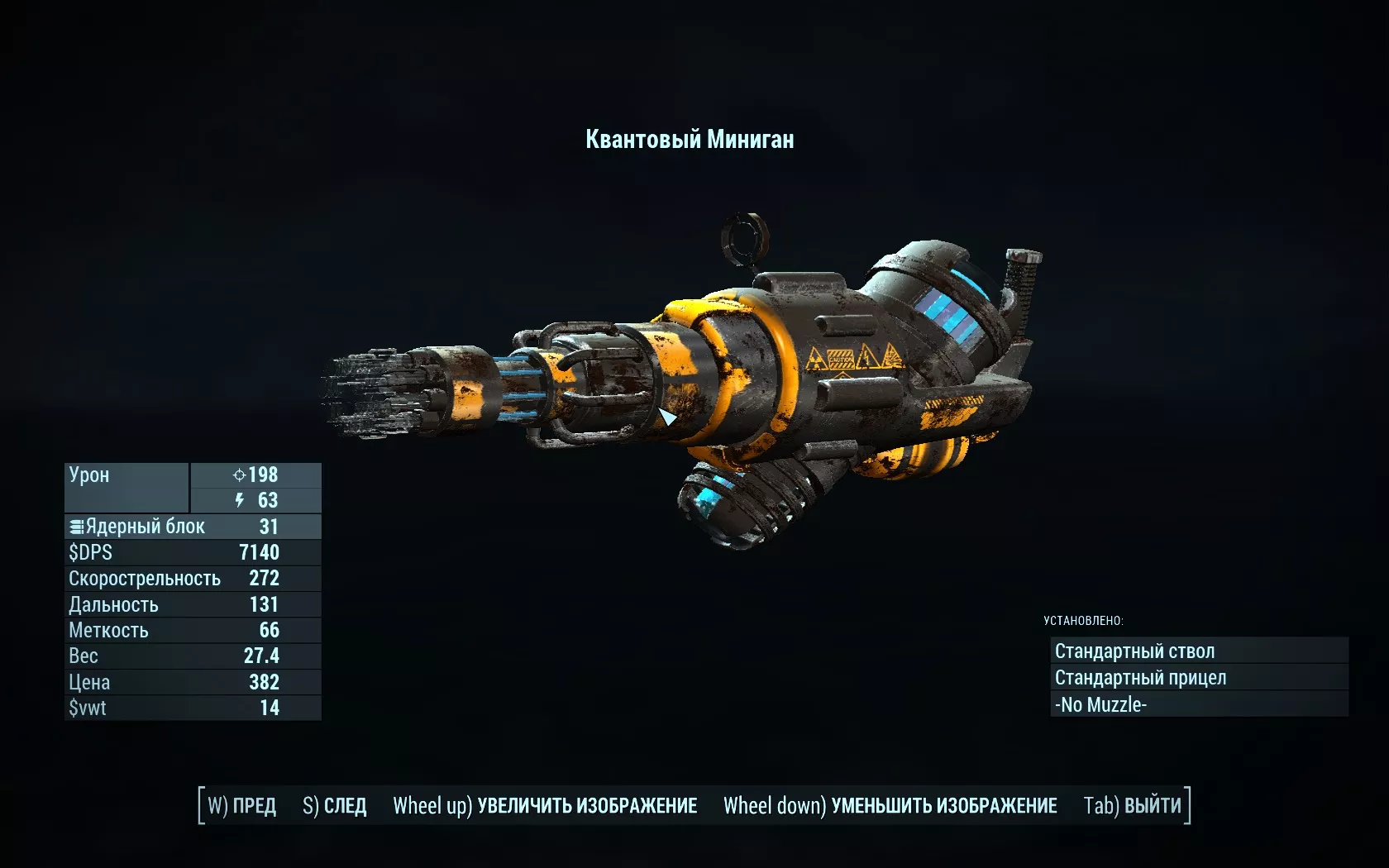
Task: Choose УВЕЛИЧИТЬ ИЗОБРАЖЕНИЕ to zoom in
Action: [545, 806]
